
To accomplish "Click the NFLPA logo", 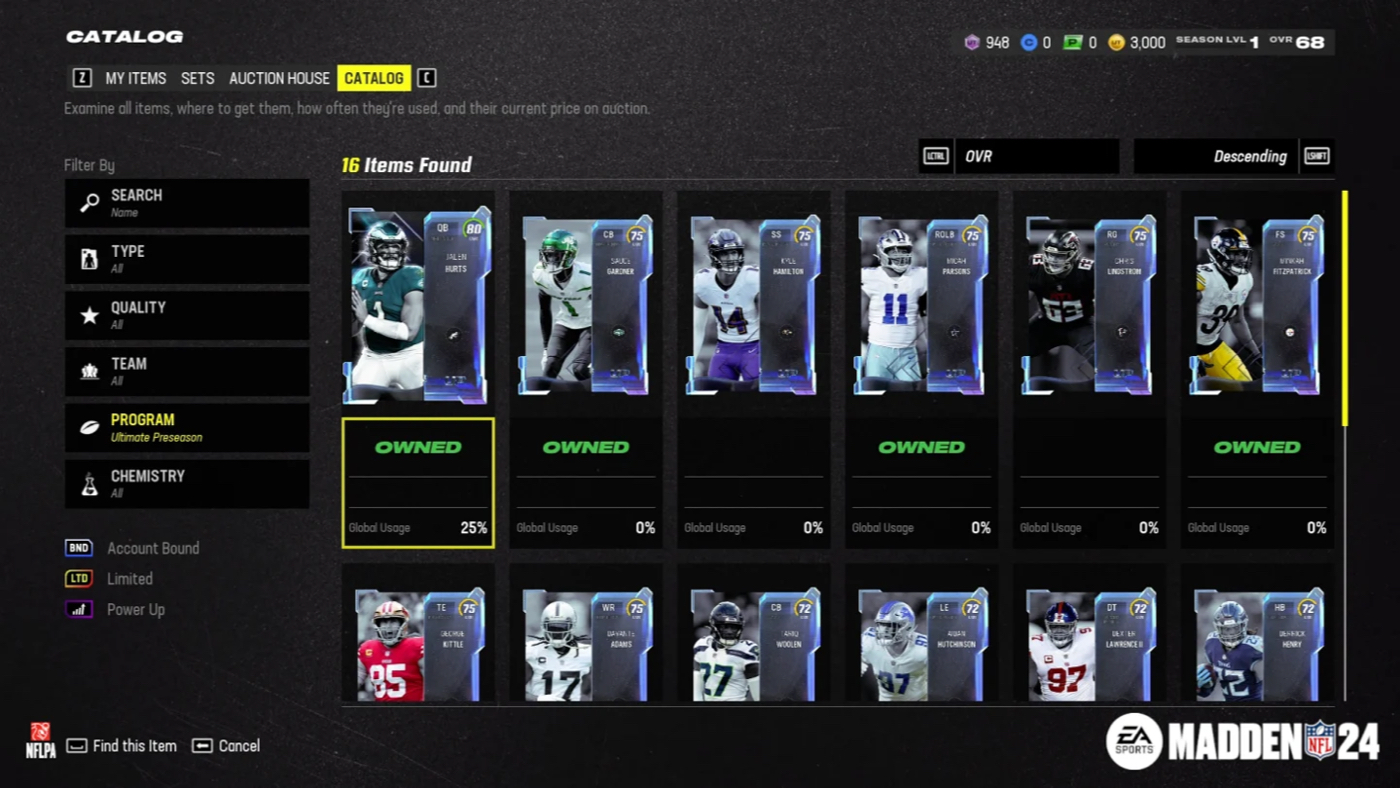I will (x=40, y=745).
